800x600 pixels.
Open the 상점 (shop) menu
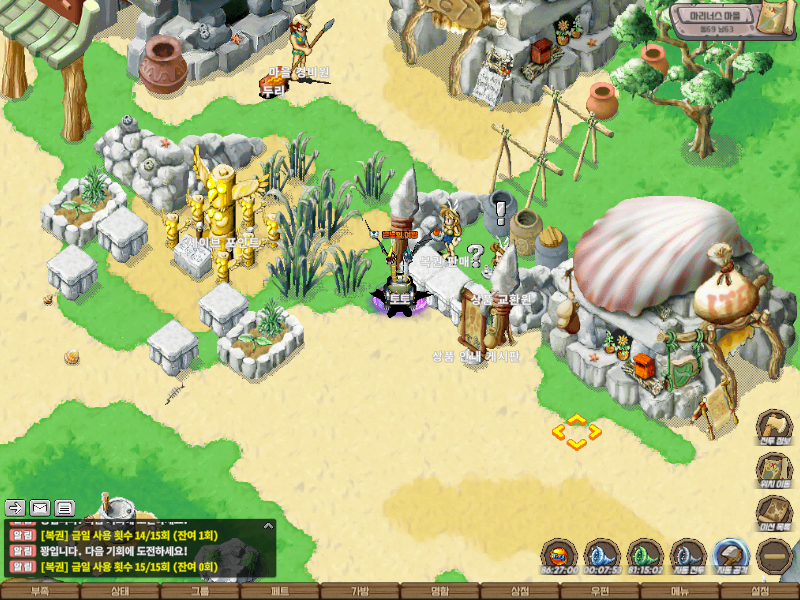[x=520, y=591]
